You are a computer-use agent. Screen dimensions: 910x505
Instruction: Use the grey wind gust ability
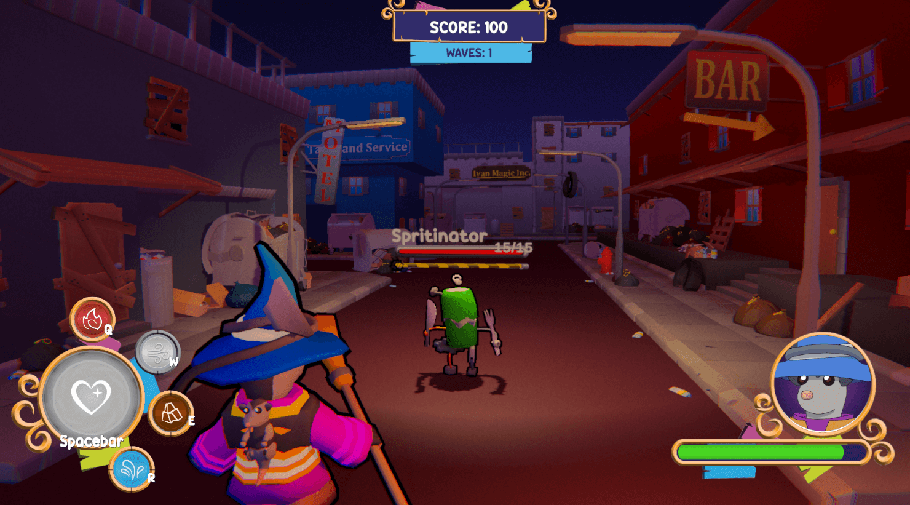point(155,351)
